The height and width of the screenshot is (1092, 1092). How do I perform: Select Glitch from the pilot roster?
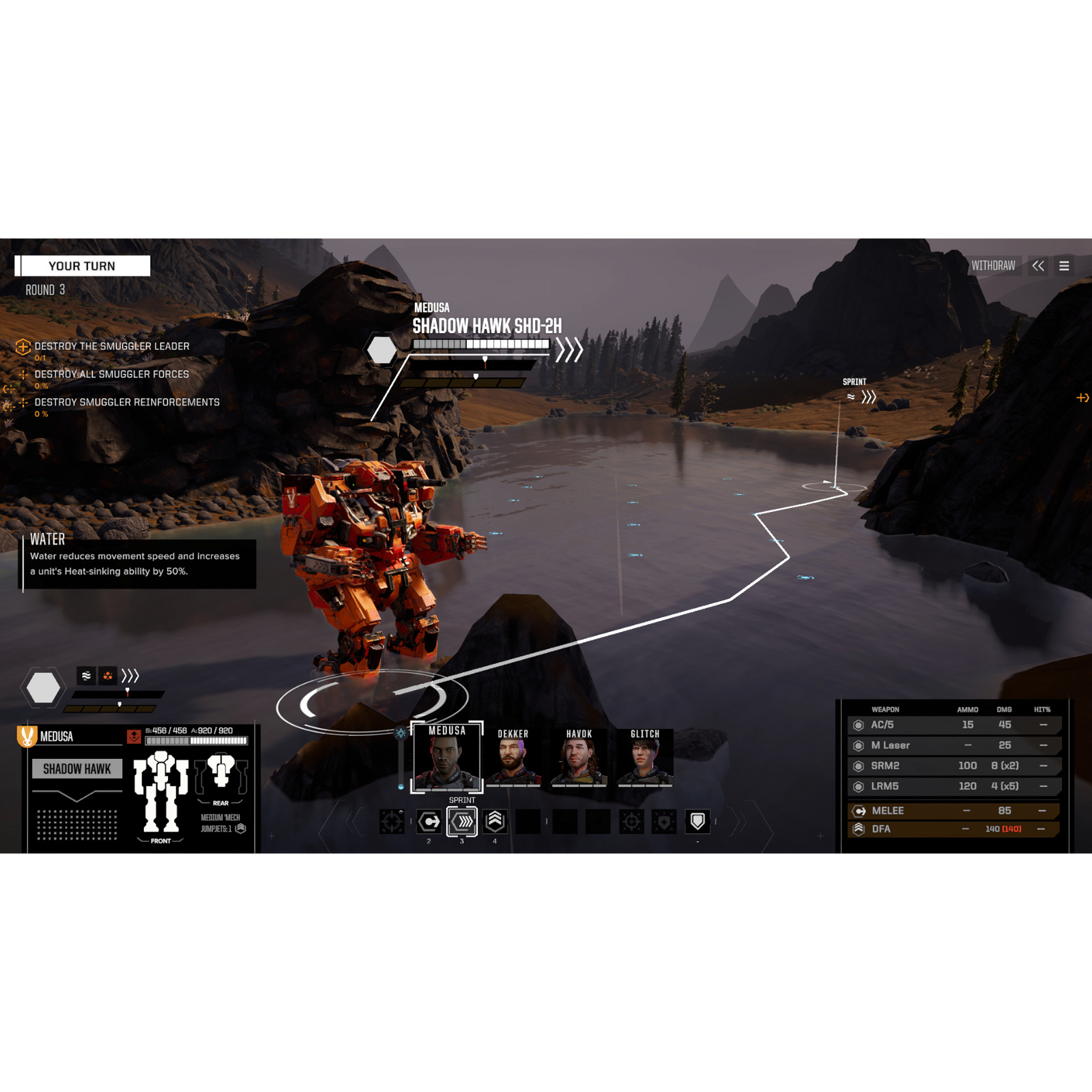tap(646, 758)
